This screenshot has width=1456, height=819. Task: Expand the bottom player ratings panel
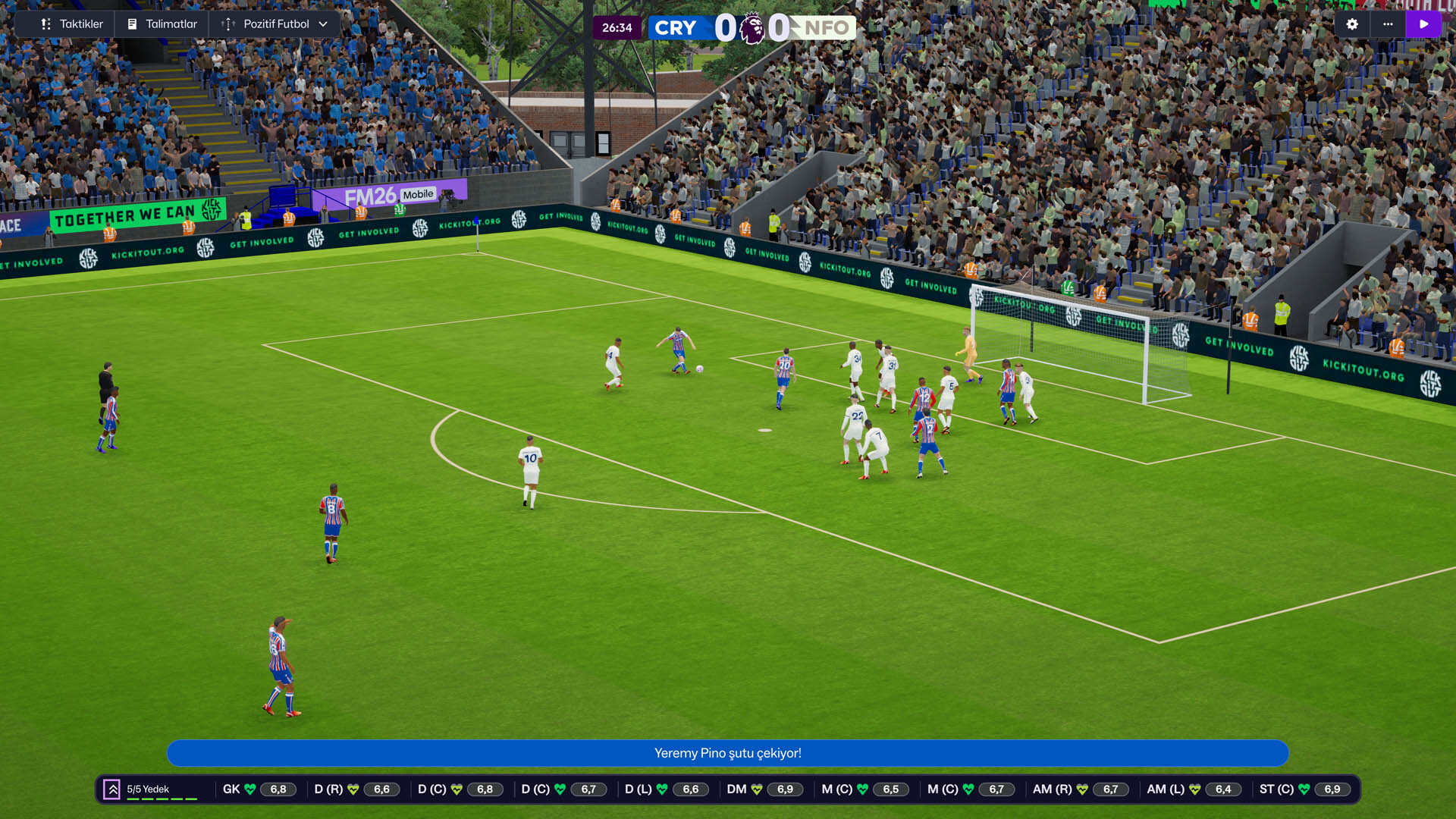pyautogui.click(x=112, y=789)
